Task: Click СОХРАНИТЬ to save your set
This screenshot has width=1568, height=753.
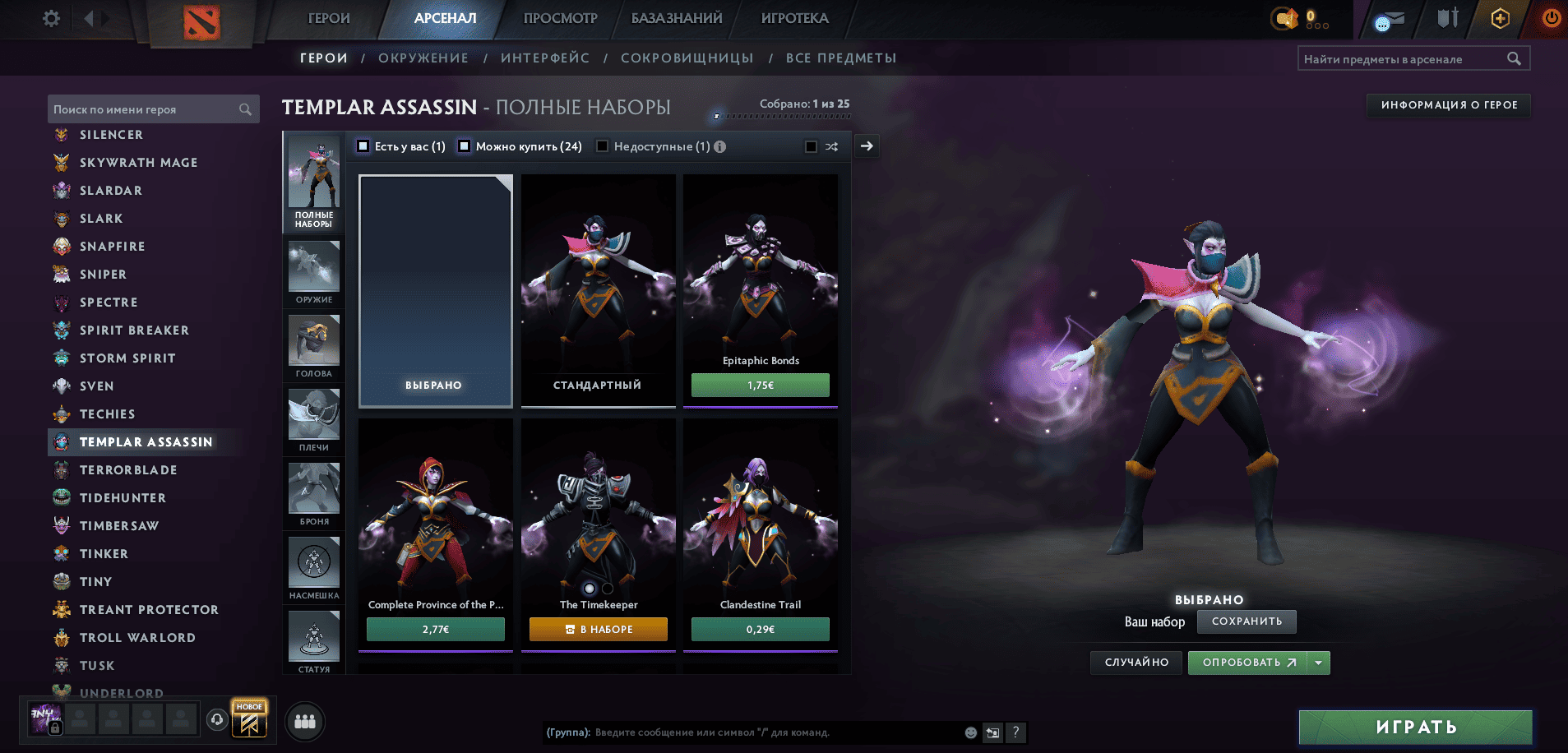Action: coord(1247,621)
